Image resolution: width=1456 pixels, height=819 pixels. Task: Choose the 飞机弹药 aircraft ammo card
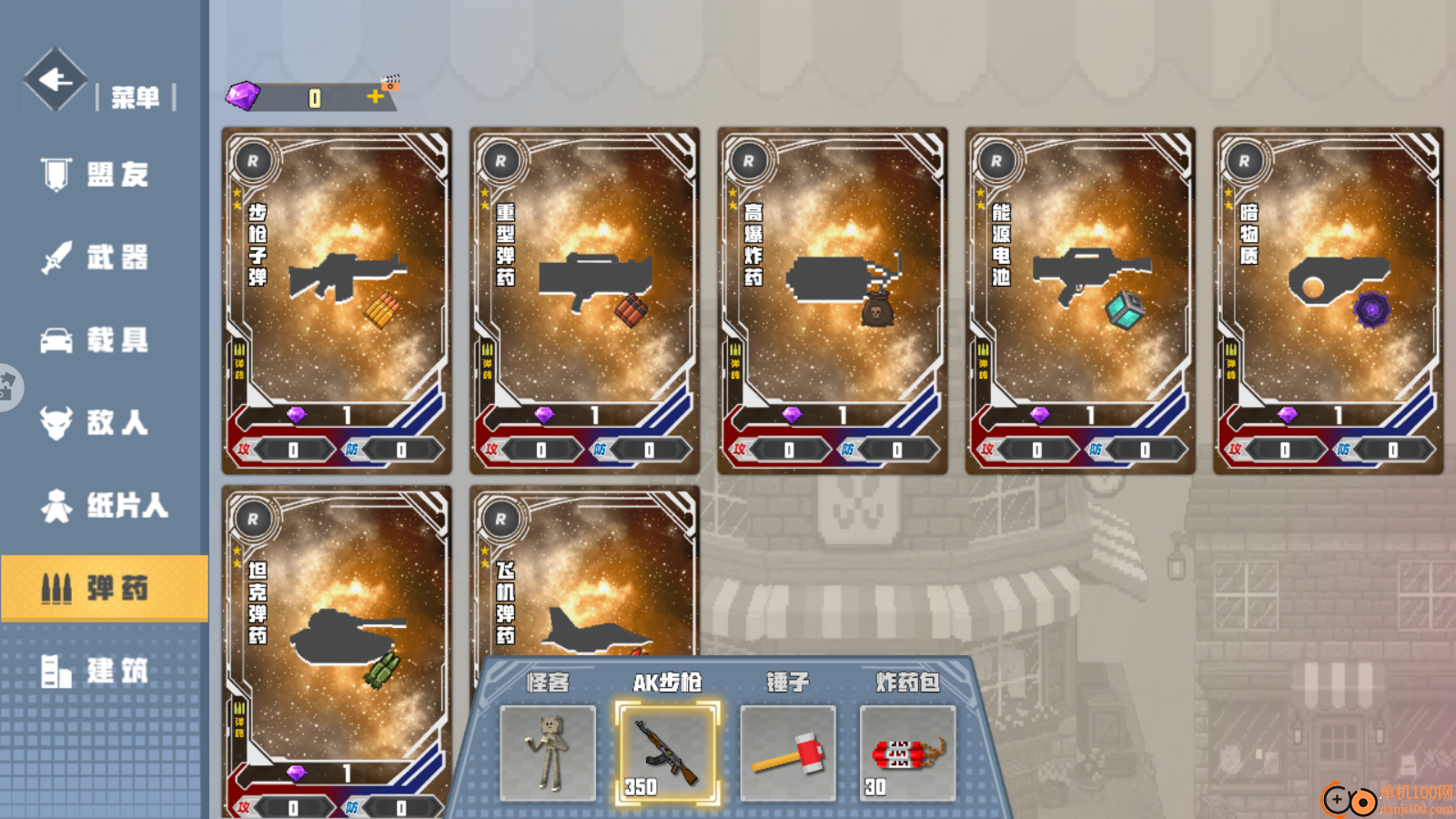pos(584,573)
